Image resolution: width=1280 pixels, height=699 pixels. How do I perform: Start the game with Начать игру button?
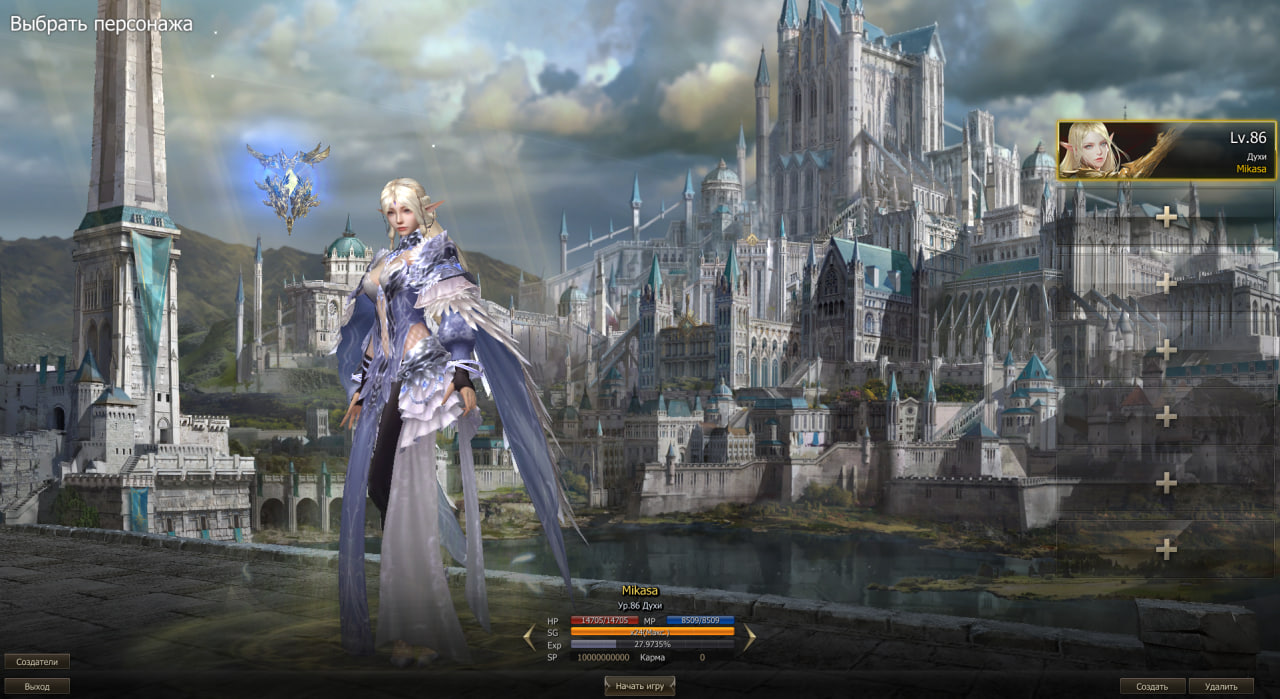[640, 686]
